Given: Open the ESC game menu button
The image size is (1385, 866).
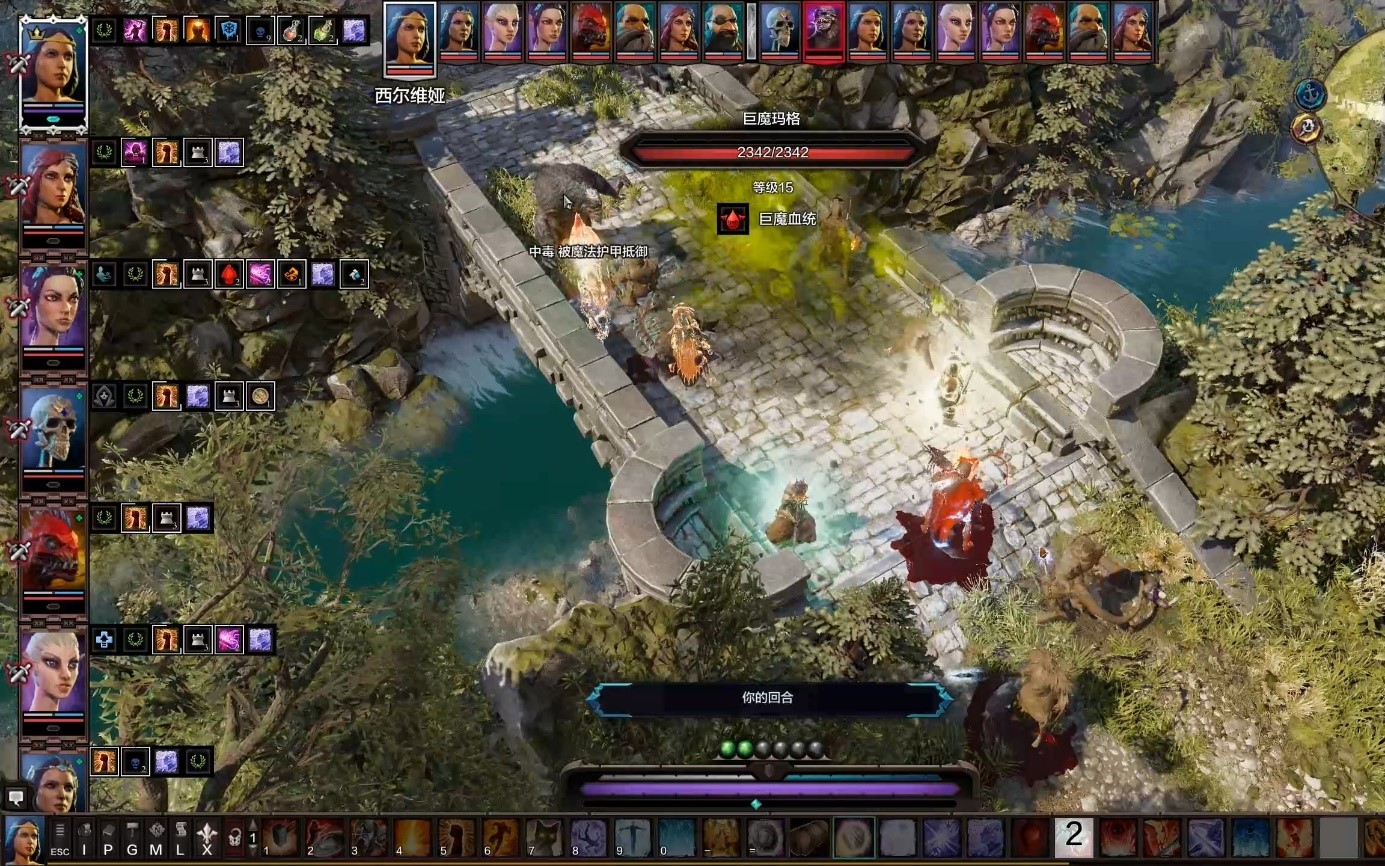Looking at the screenshot, I should tap(60, 838).
